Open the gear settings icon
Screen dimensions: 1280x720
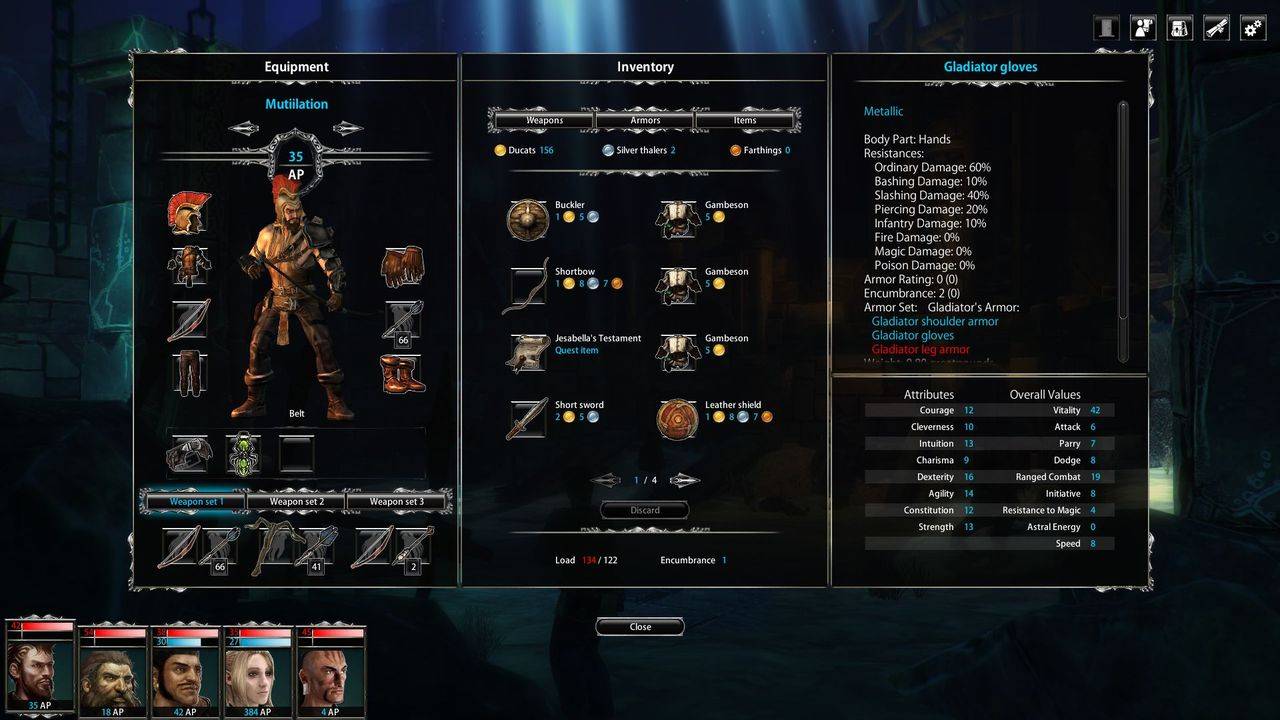click(x=1253, y=28)
